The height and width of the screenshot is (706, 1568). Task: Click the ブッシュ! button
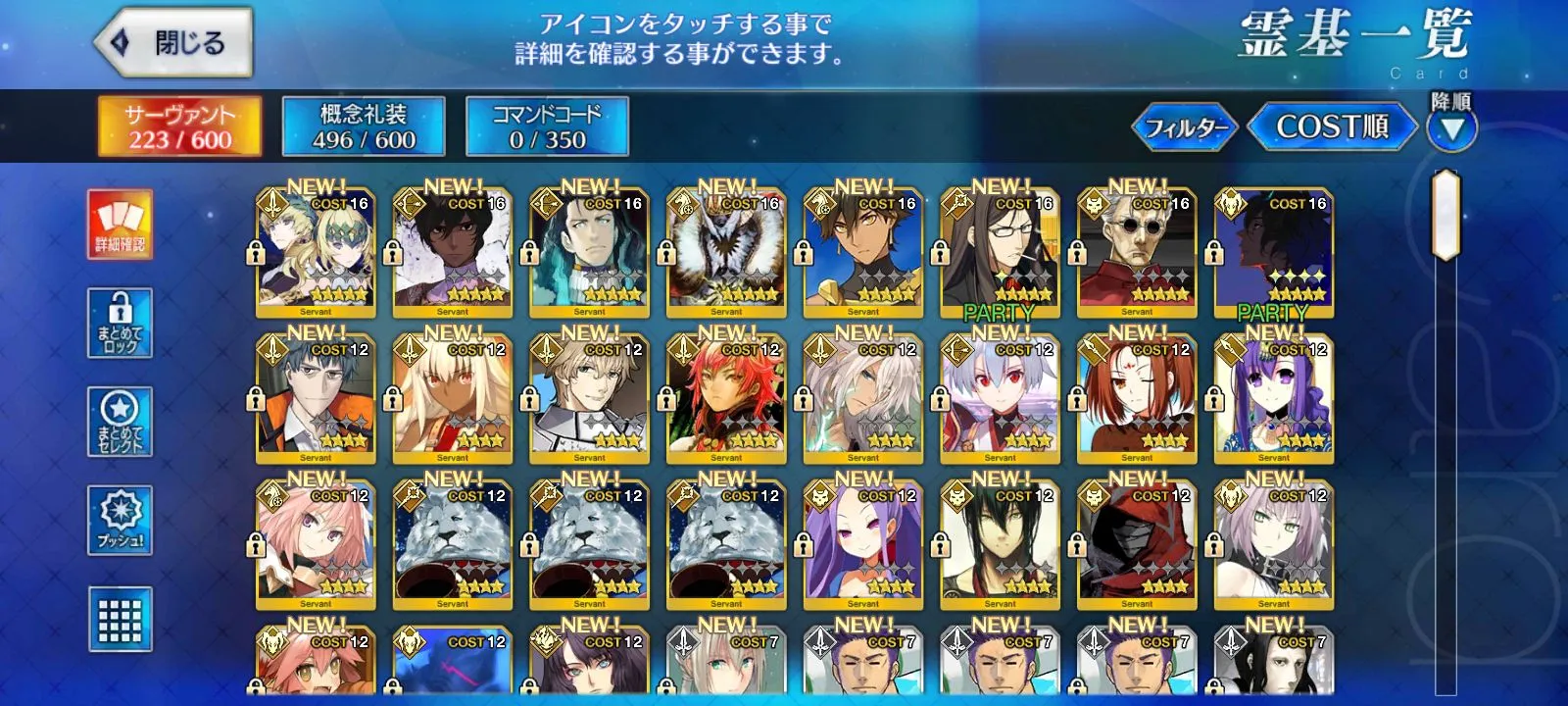coord(120,521)
